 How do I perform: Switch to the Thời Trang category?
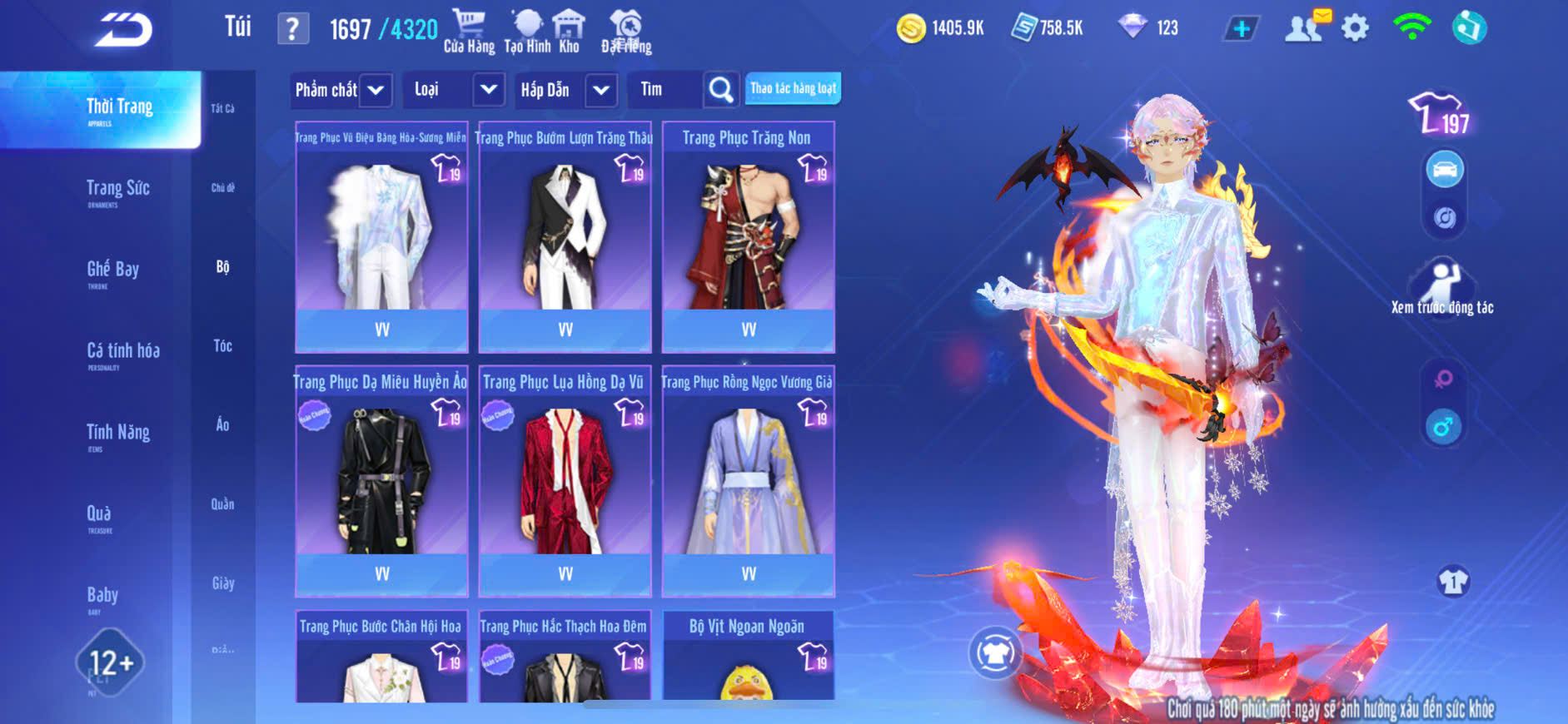pos(119,109)
